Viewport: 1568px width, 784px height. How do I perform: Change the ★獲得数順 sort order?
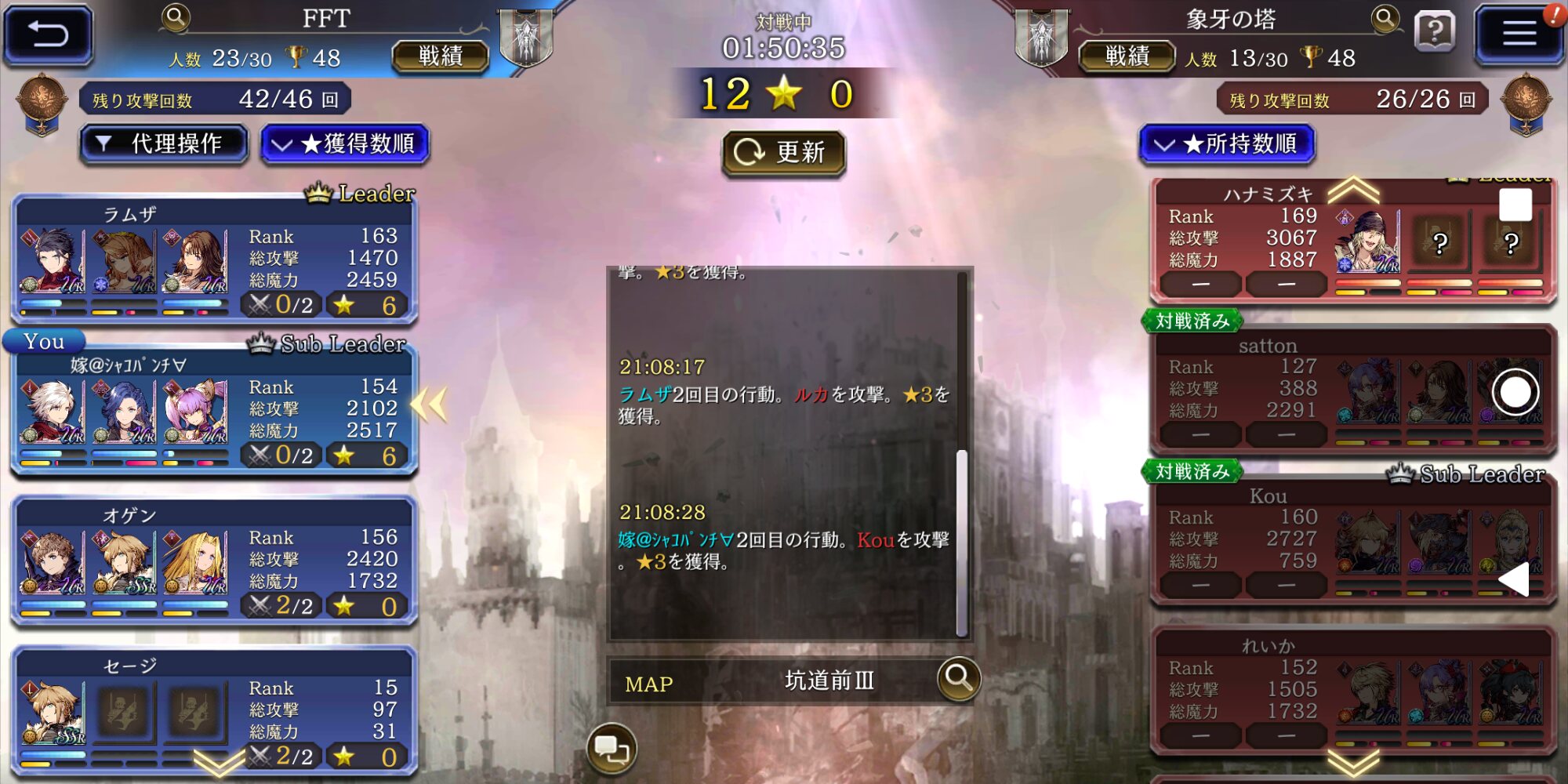345,144
